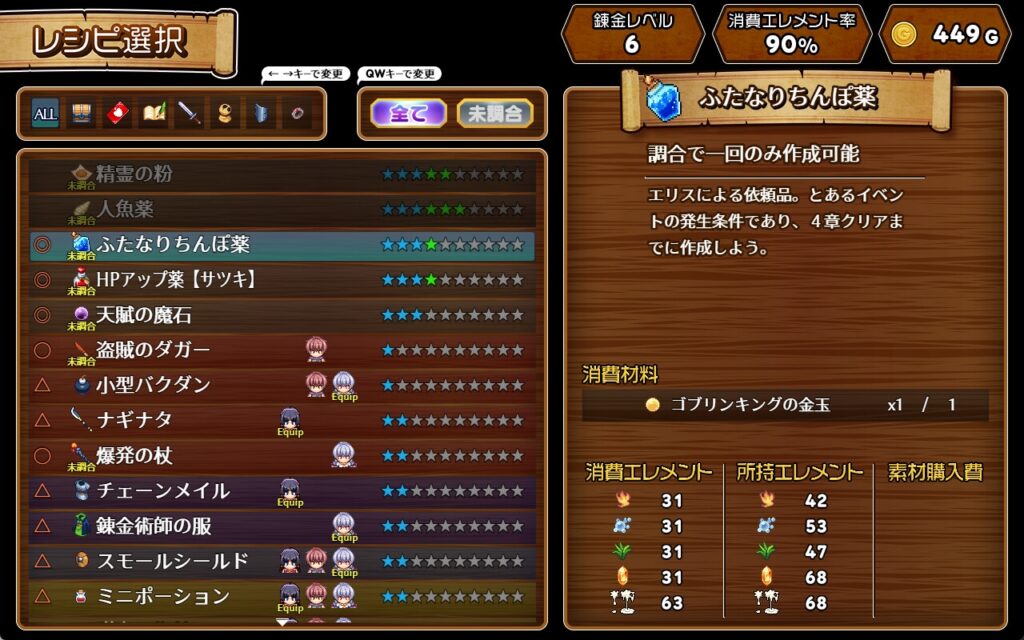Open the book and quill category
The width and height of the screenshot is (1024, 640).
click(x=154, y=114)
